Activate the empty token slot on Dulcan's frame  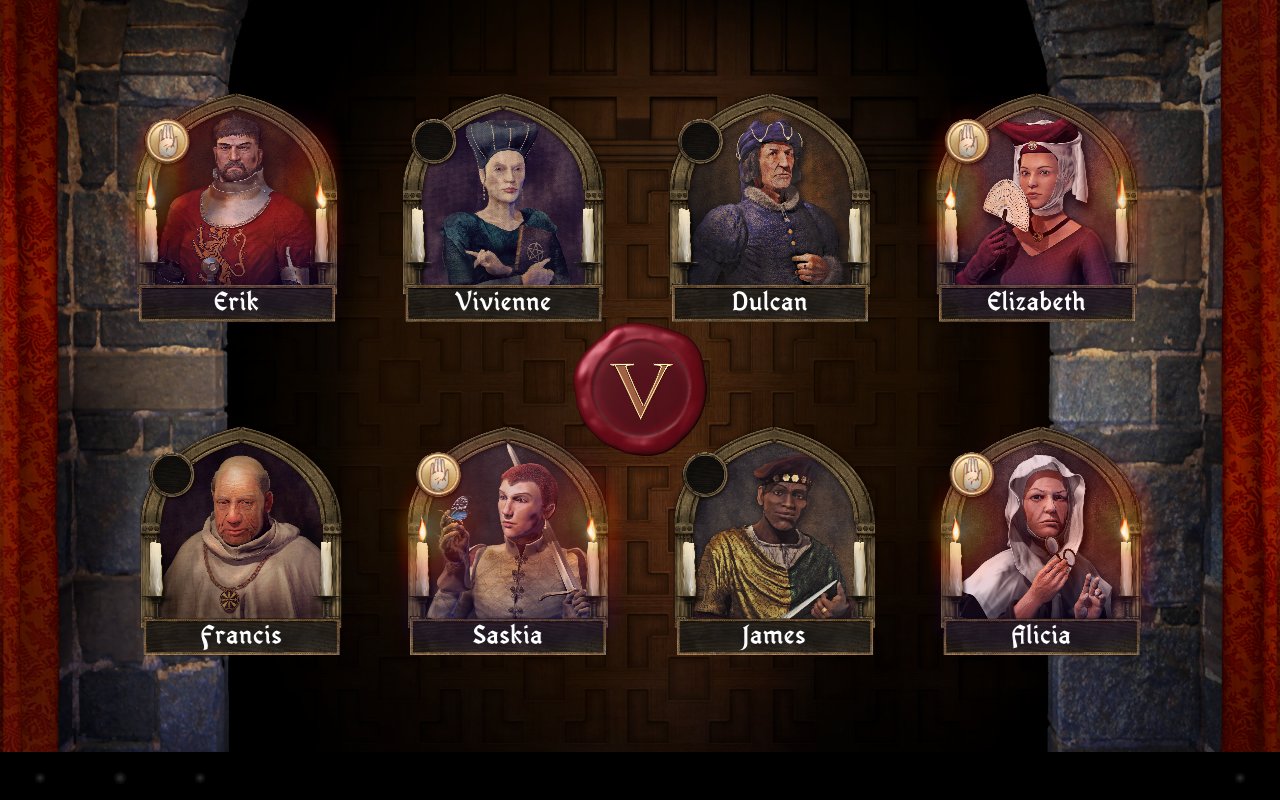(x=700, y=141)
